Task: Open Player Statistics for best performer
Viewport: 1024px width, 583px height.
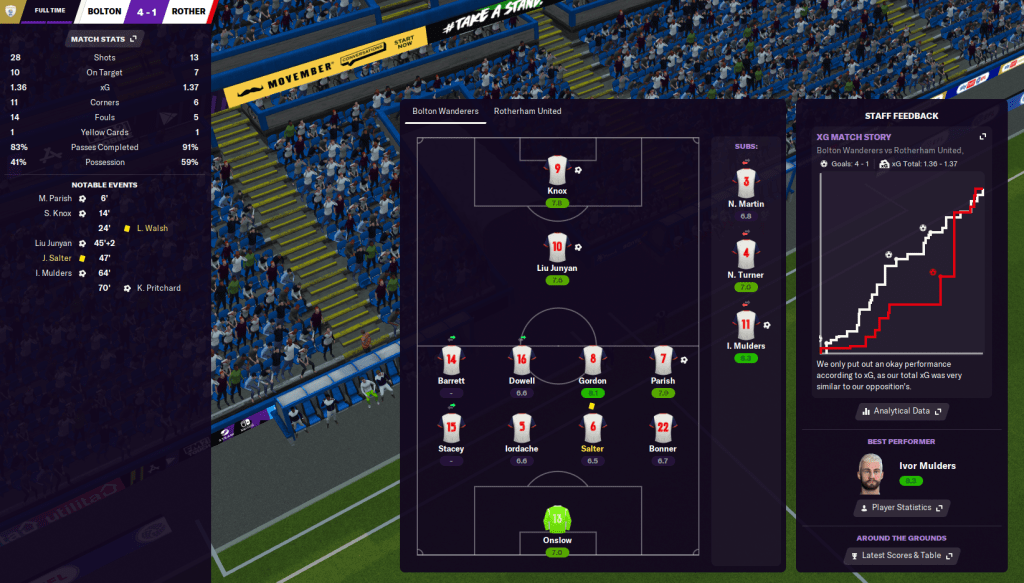Action: [902, 508]
